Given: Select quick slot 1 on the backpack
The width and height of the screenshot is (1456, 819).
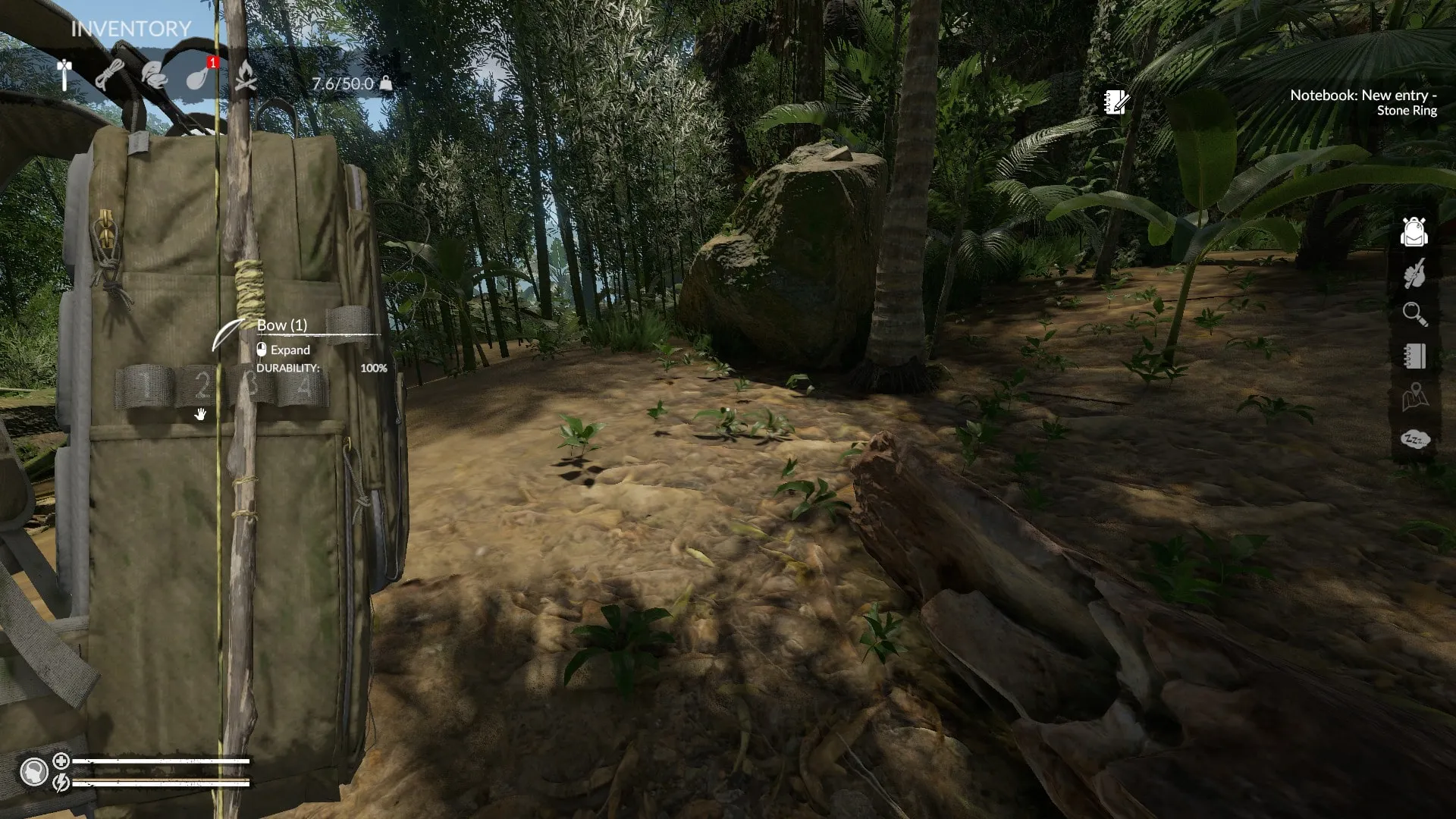Looking at the screenshot, I should click(144, 387).
